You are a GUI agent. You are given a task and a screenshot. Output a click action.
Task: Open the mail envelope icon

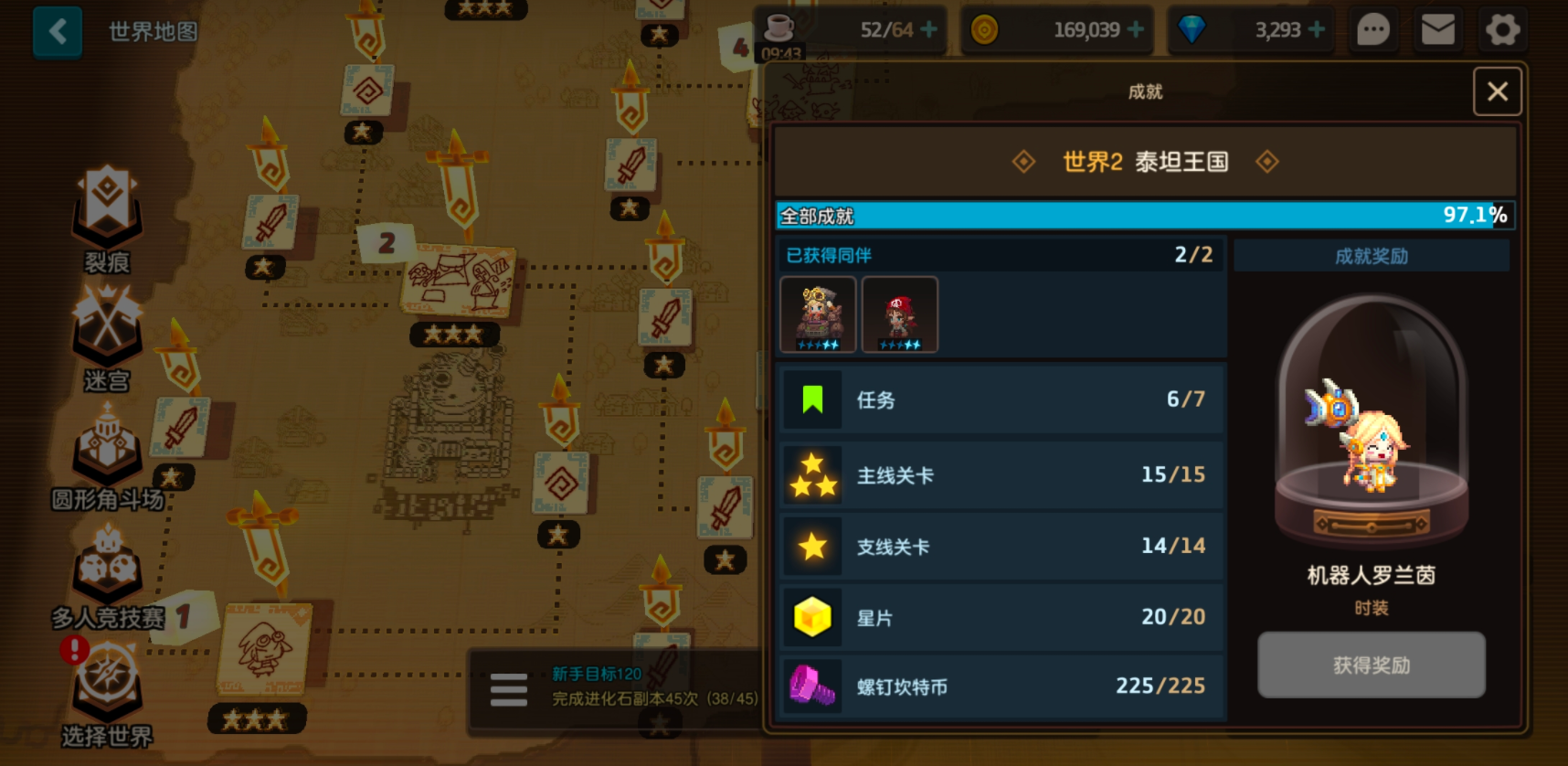click(1437, 29)
